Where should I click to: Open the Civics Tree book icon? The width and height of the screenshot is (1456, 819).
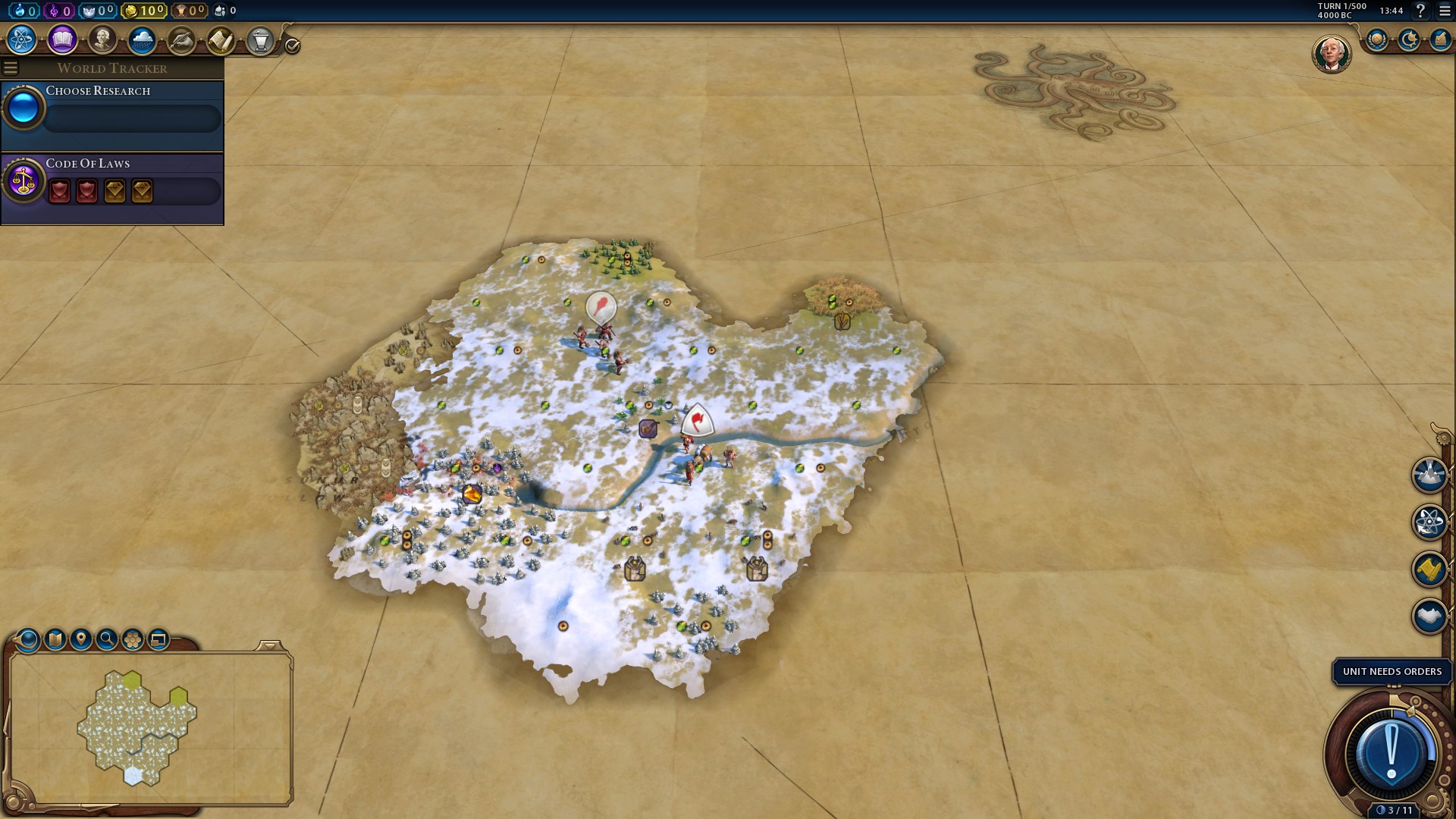click(62, 39)
